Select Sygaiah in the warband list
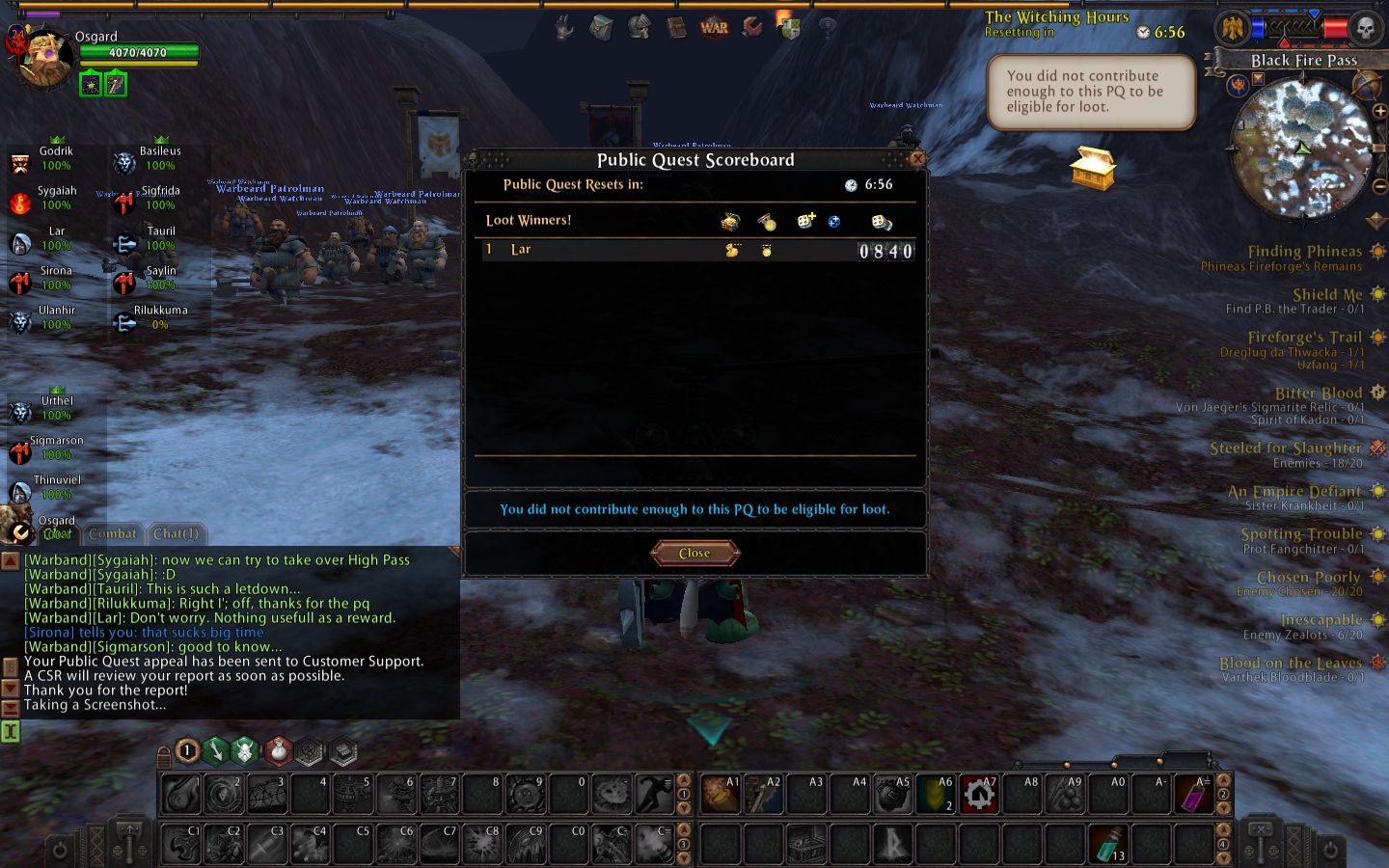Image resolution: width=1389 pixels, height=868 pixels. [x=56, y=198]
